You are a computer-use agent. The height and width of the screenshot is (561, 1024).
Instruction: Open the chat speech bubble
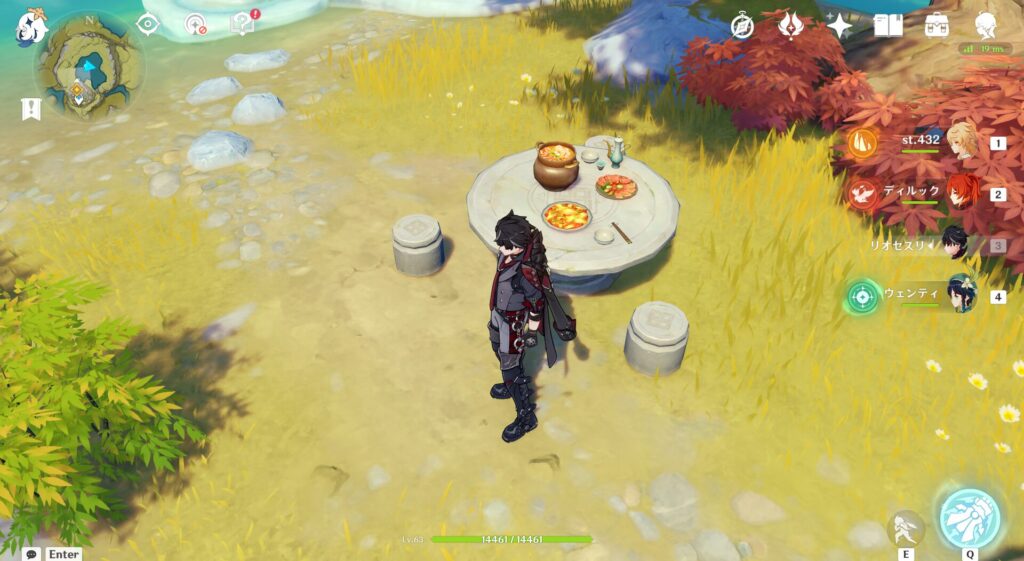pyautogui.click(x=32, y=553)
